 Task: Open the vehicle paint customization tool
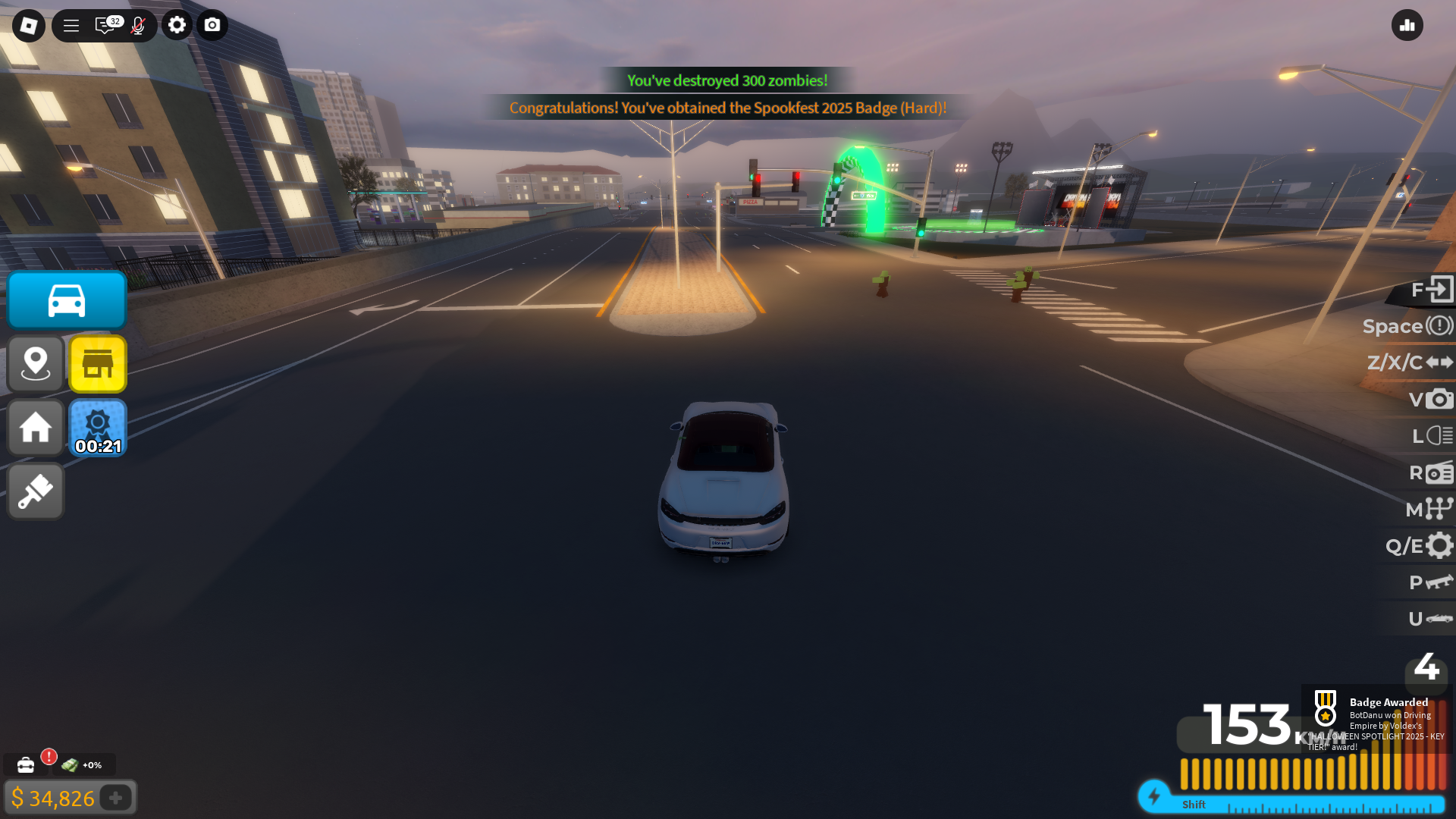(x=35, y=491)
